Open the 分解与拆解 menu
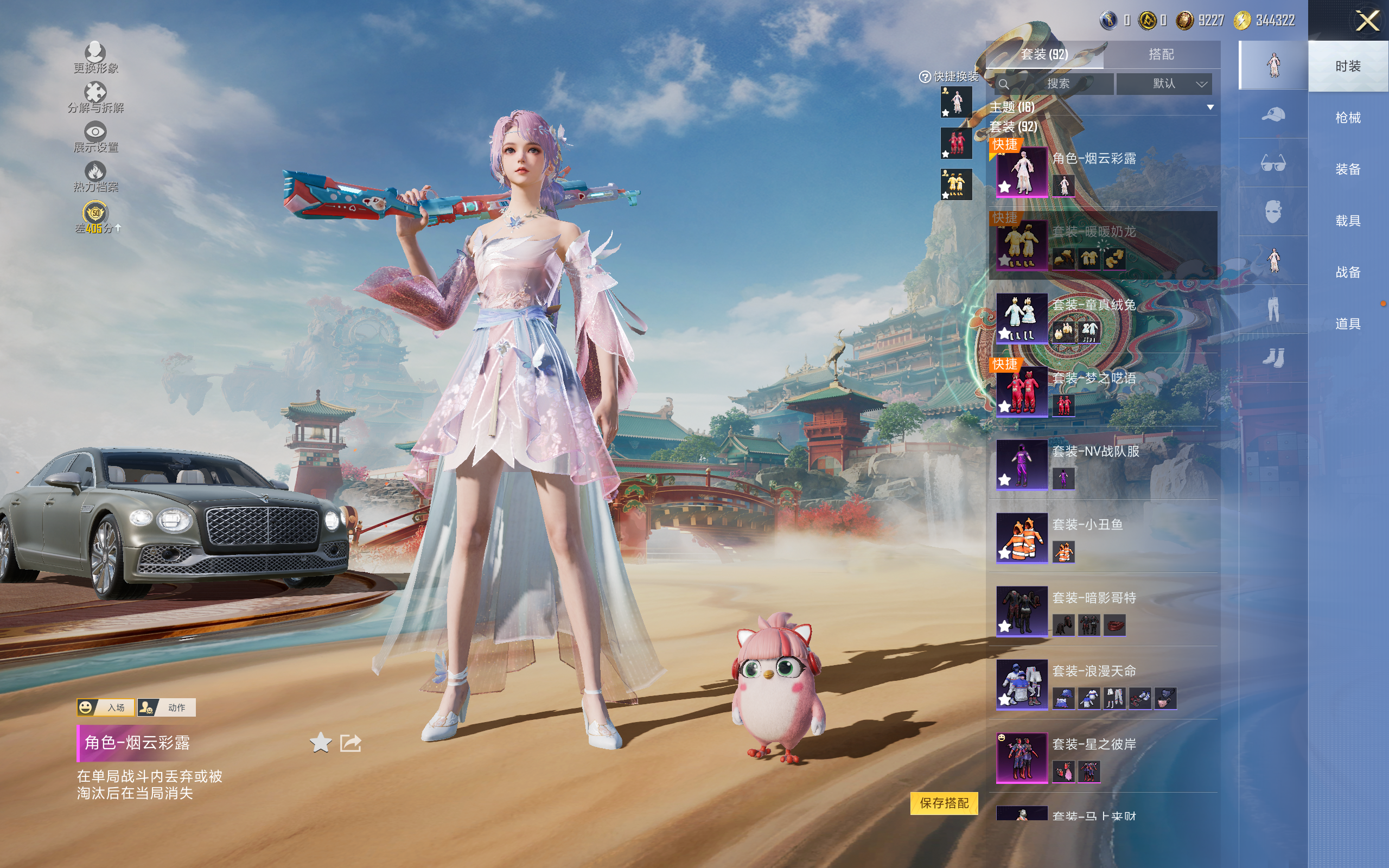This screenshot has height=868, width=1389. (x=95, y=98)
